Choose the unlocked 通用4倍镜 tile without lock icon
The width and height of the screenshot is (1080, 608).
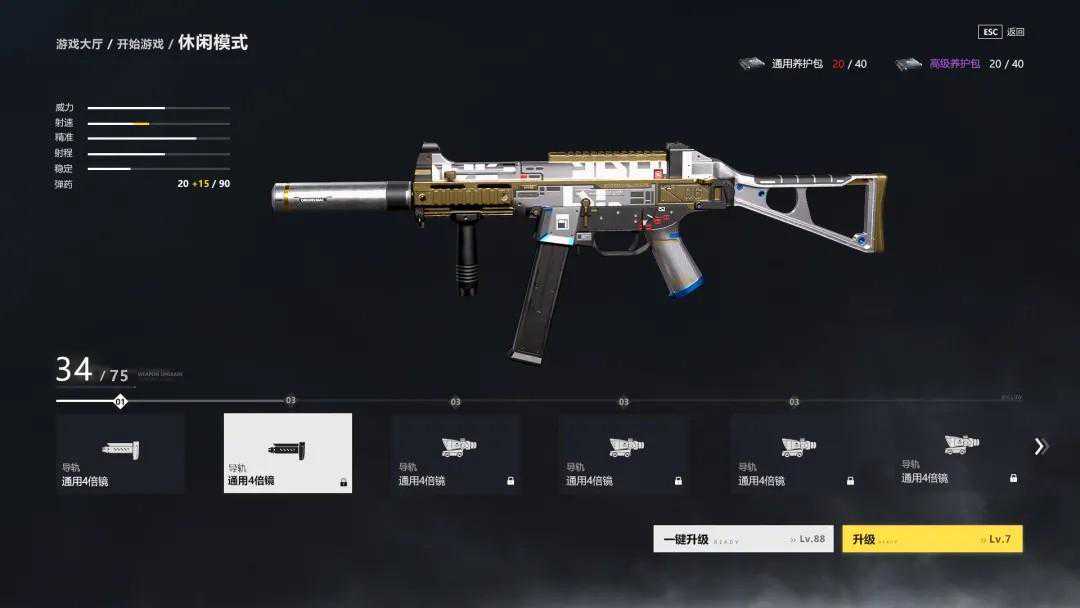coord(120,453)
